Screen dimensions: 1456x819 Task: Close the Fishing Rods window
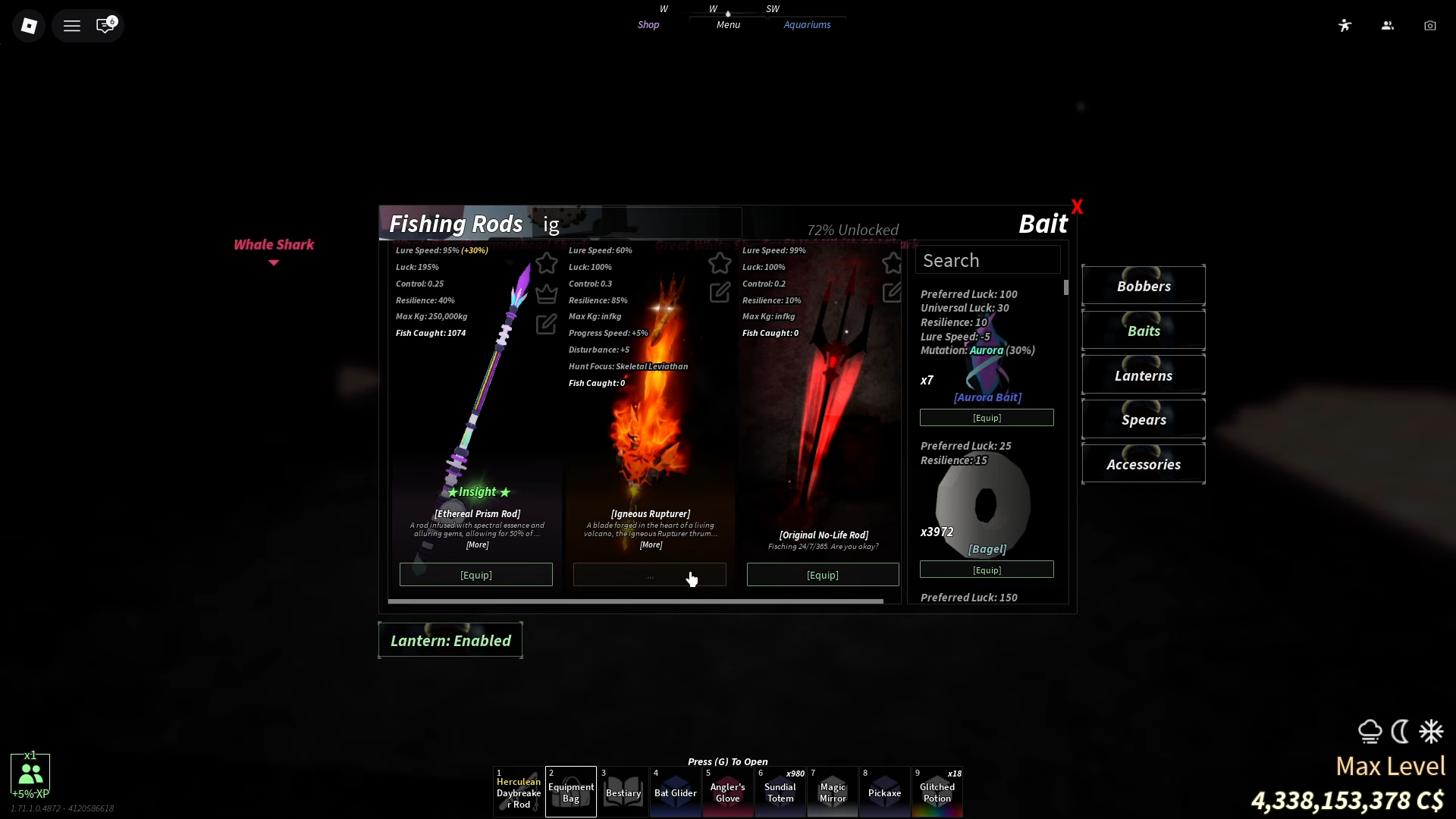pyautogui.click(x=1077, y=206)
